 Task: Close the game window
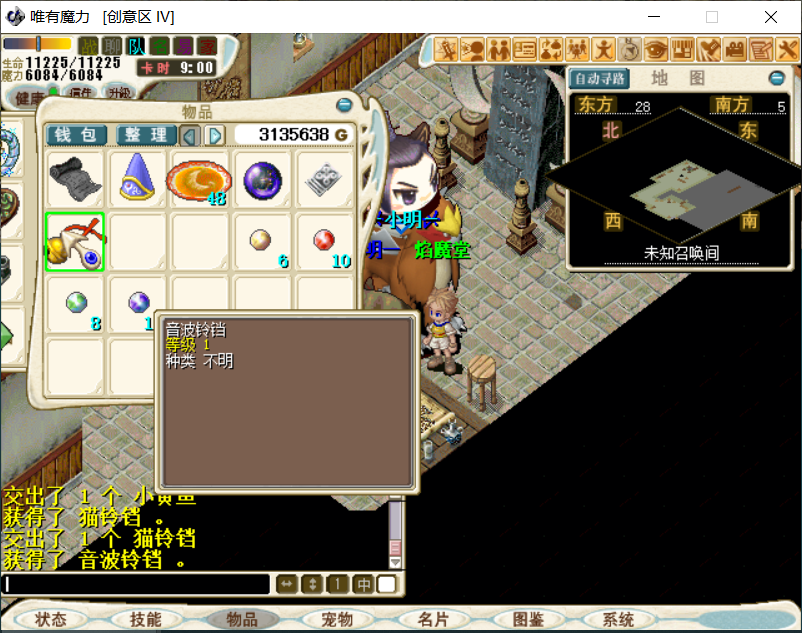771,17
